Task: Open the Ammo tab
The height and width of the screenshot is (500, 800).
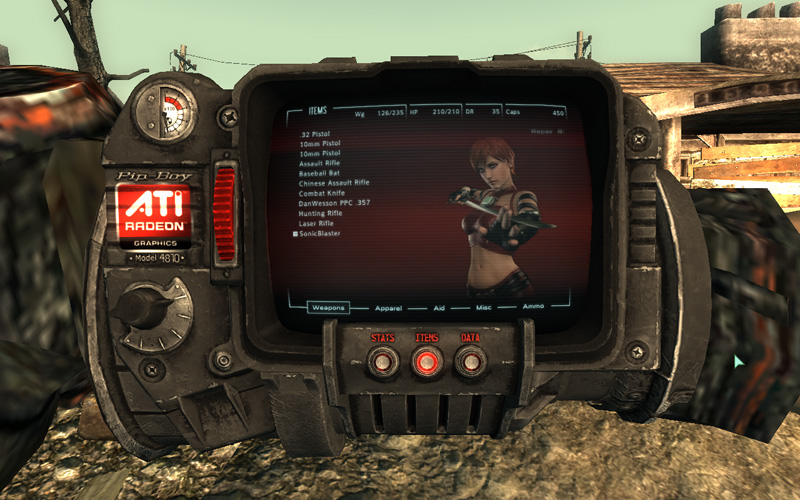Action: (533, 306)
